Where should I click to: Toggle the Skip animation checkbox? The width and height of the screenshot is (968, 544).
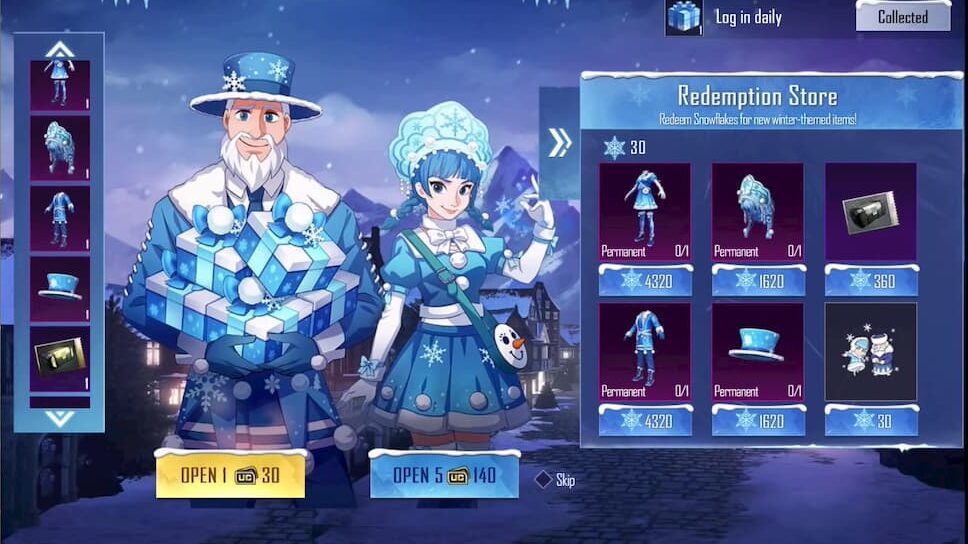pos(543,480)
